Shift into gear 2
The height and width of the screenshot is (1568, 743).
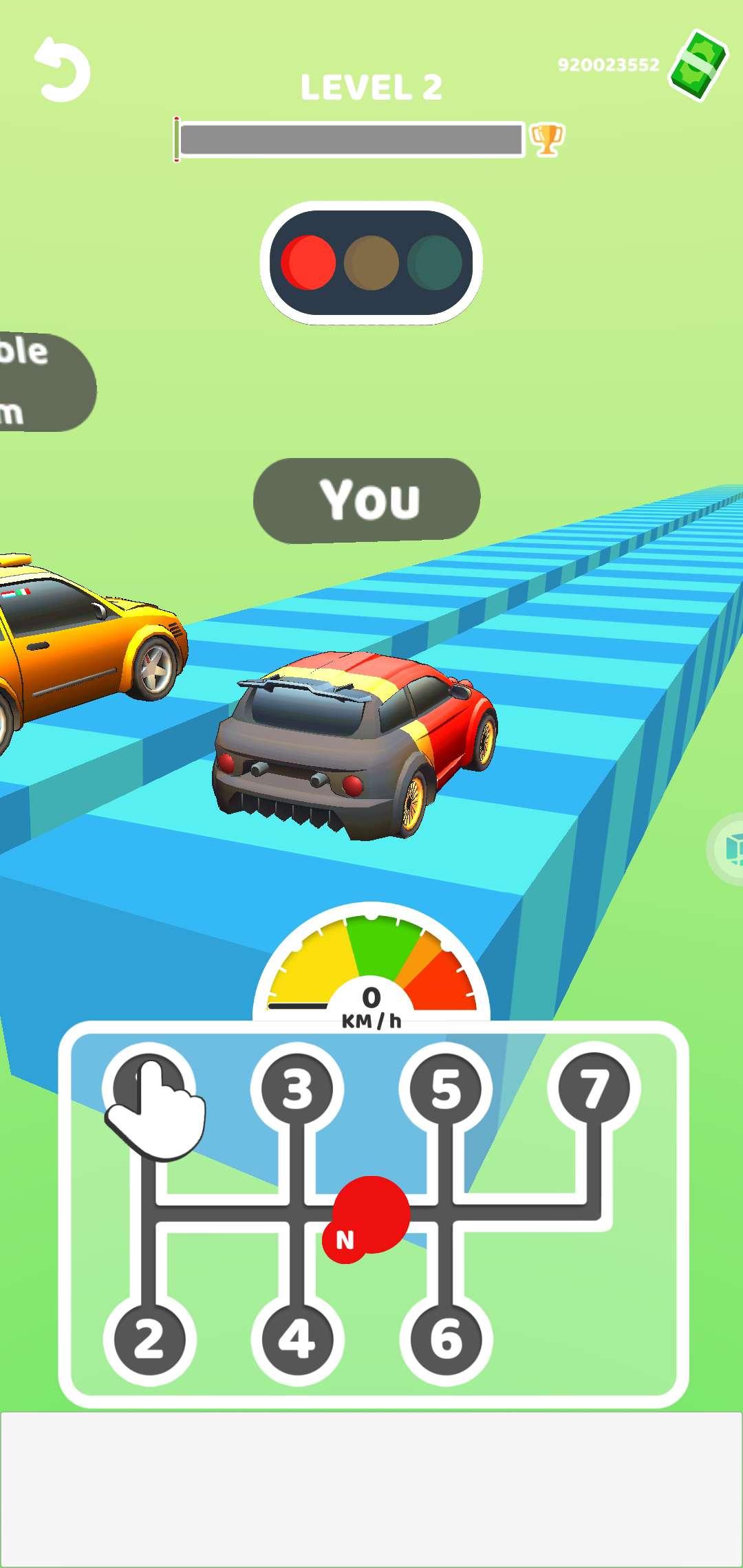(x=149, y=1340)
